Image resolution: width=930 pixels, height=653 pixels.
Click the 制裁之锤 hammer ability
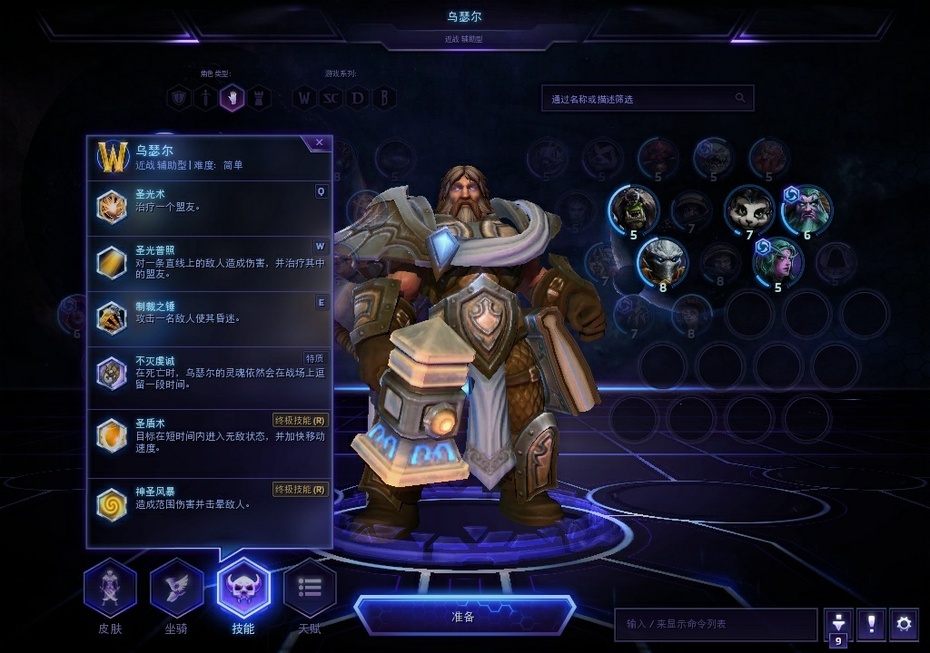(209, 318)
